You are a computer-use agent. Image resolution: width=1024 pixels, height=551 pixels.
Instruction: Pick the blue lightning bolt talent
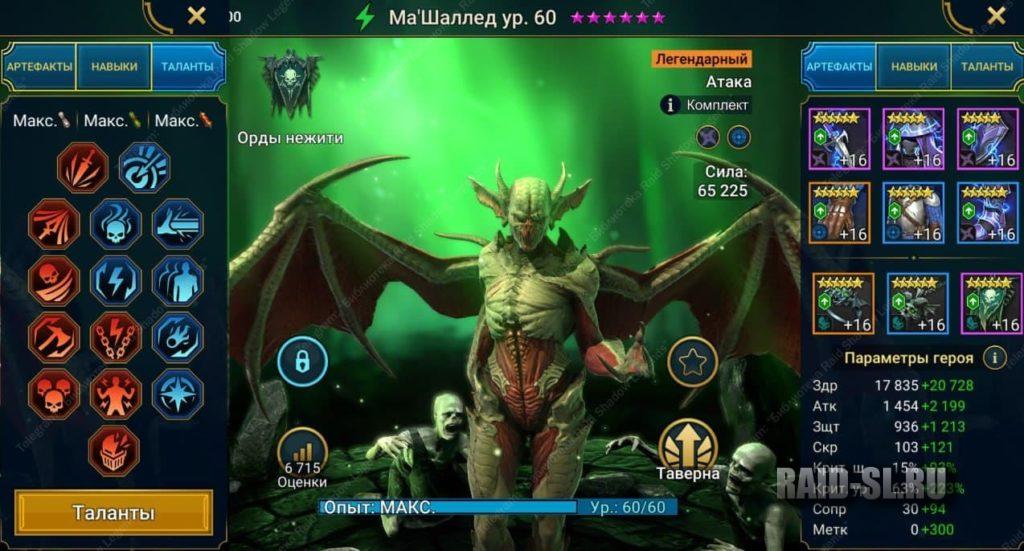[116, 281]
